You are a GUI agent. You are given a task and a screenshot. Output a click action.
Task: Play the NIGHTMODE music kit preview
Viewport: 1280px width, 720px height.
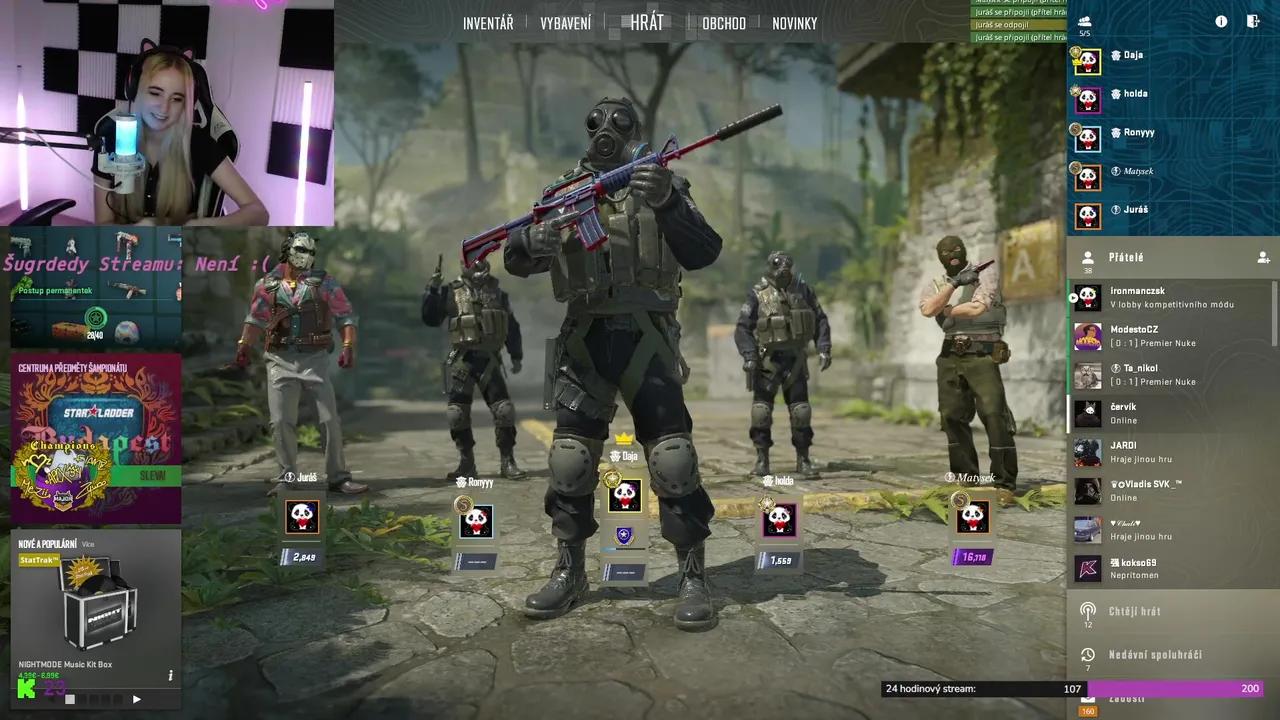tap(137, 699)
